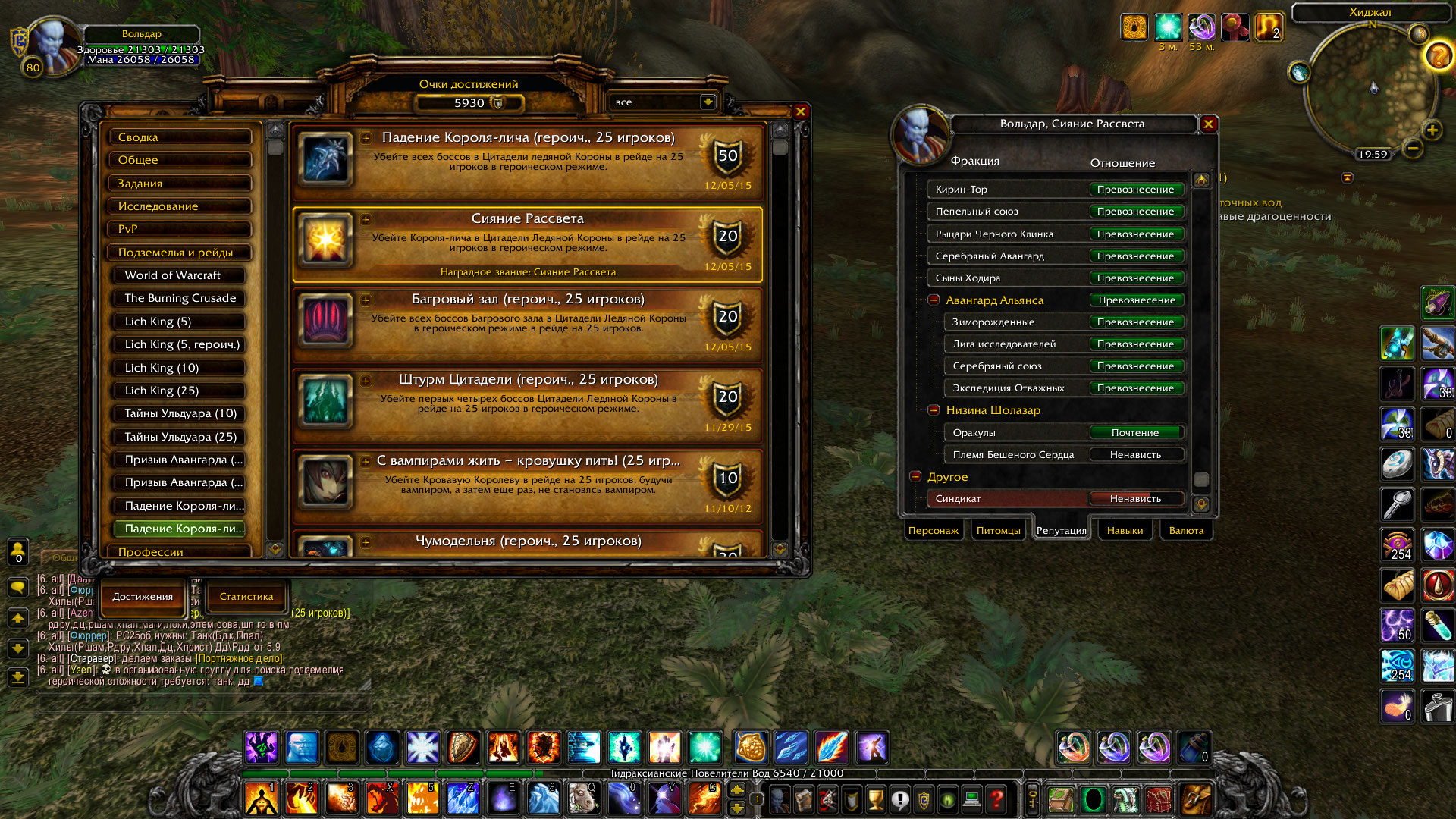1456x819 pixels.
Task: Switch to the Персонаж tab
Action: point(934,531)
